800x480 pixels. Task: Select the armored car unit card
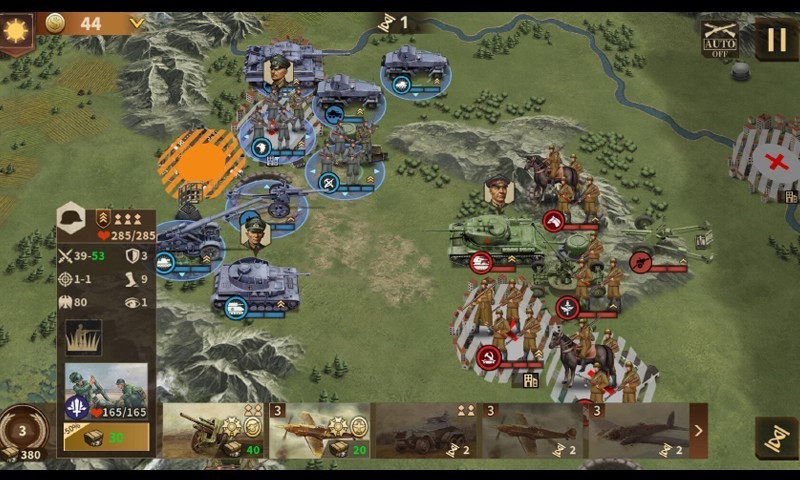click(x=425, y=431)
